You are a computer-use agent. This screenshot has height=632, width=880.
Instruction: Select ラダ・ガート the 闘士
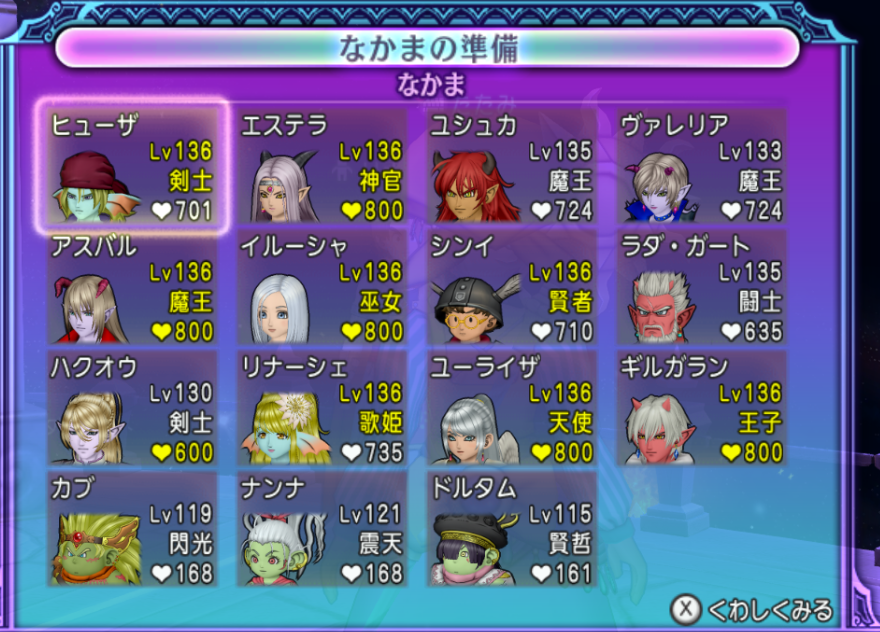tap(701, 288)
